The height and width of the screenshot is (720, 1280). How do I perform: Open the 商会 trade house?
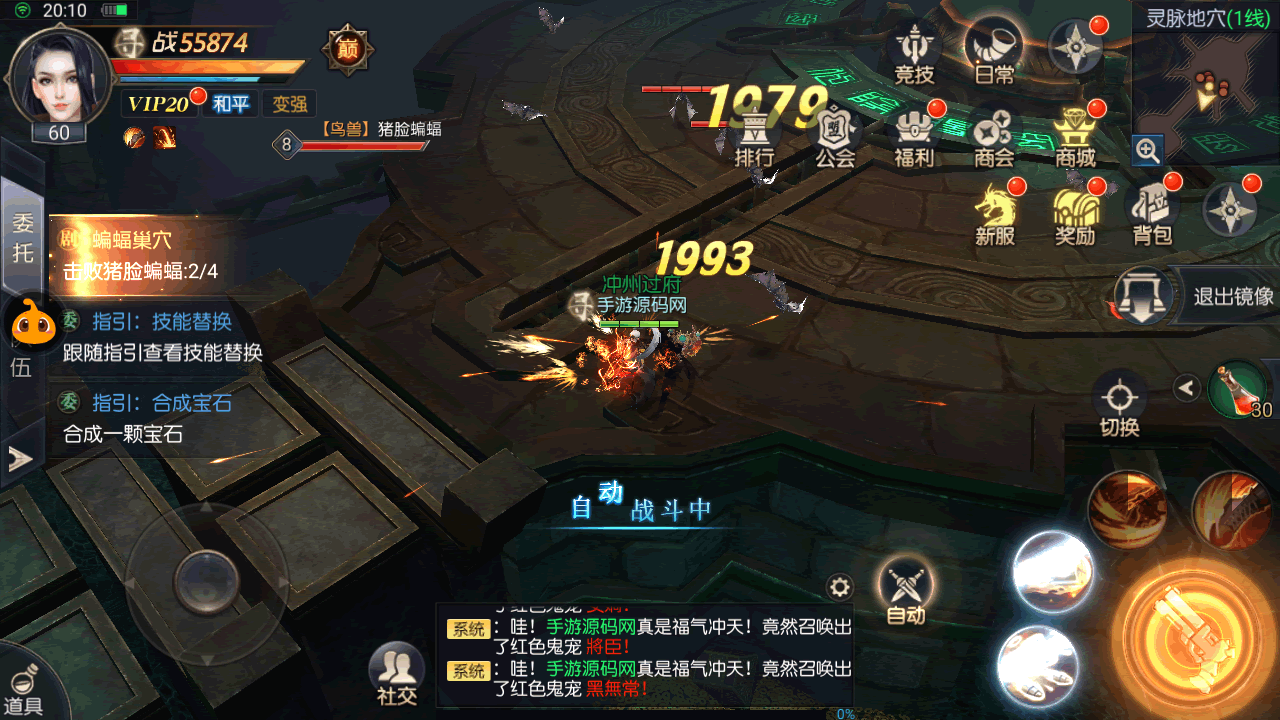pyautogui.click(x=994, y=136)
